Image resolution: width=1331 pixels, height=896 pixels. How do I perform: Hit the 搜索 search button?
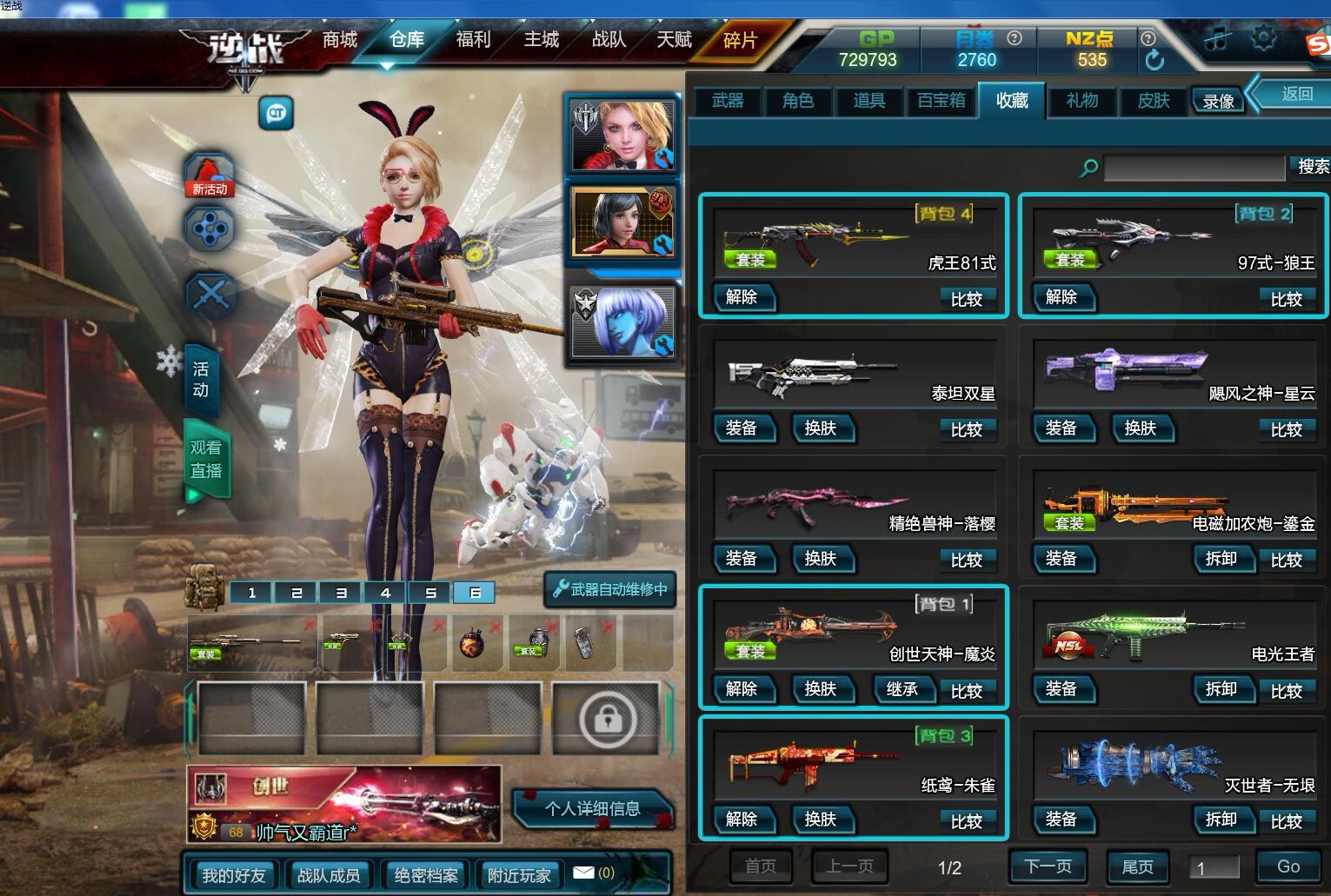[1312, 167]
